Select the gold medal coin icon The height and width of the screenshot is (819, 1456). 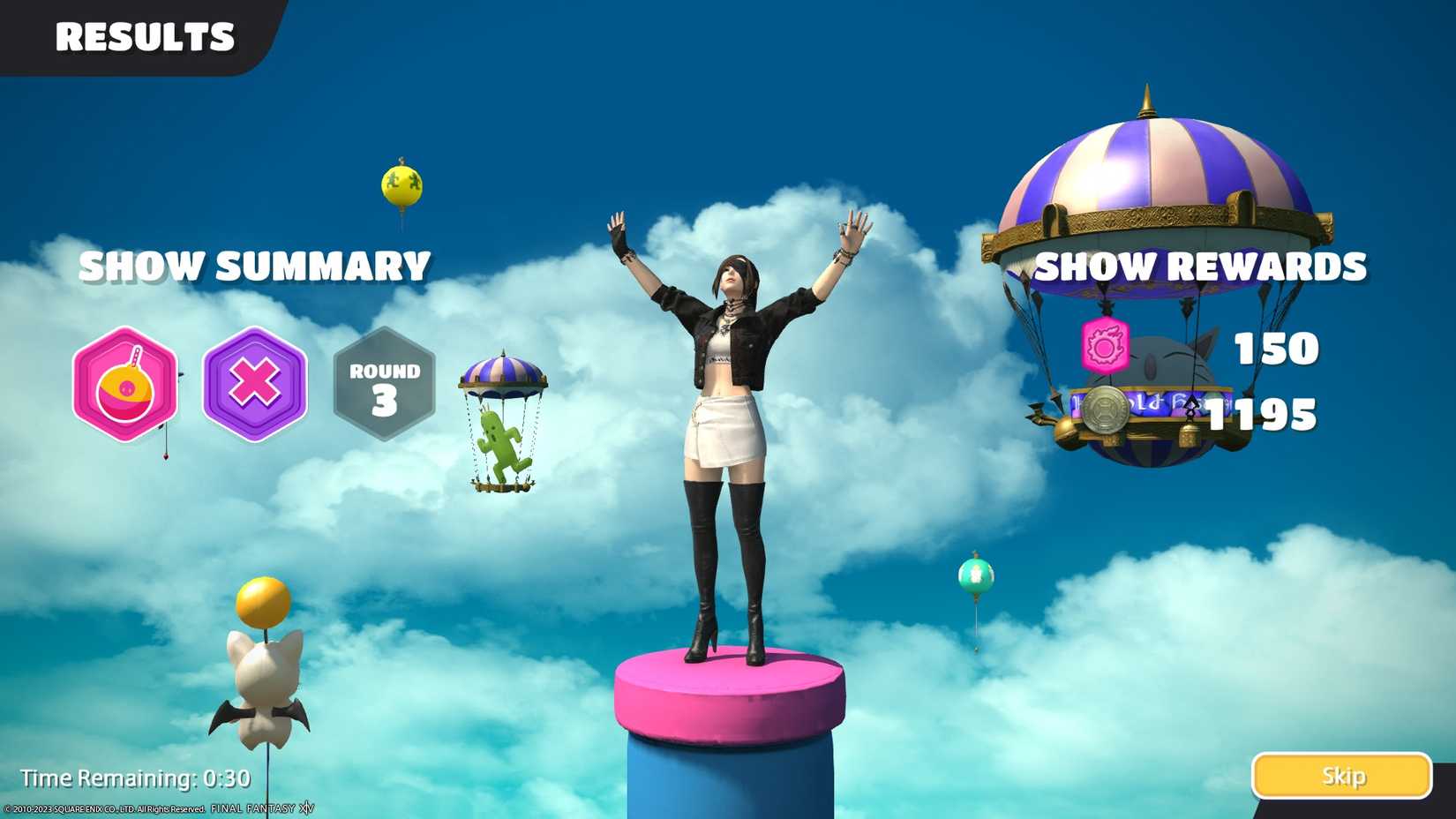1106,410
